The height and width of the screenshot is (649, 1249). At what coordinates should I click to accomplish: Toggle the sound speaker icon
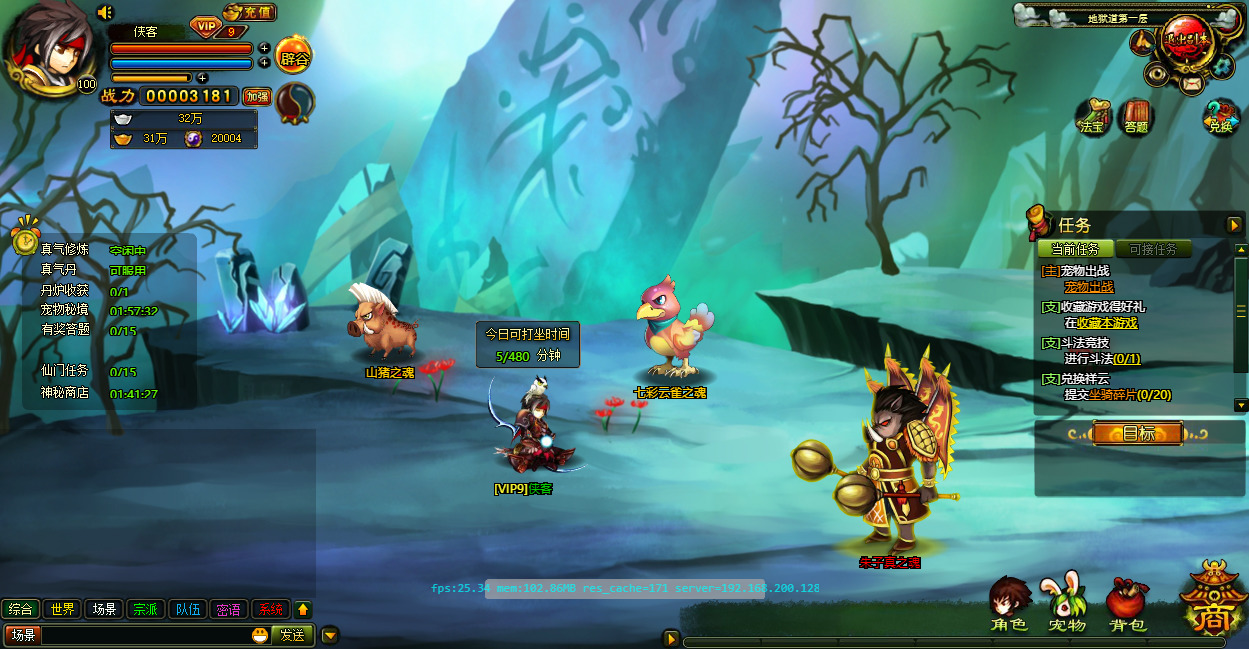105,12
